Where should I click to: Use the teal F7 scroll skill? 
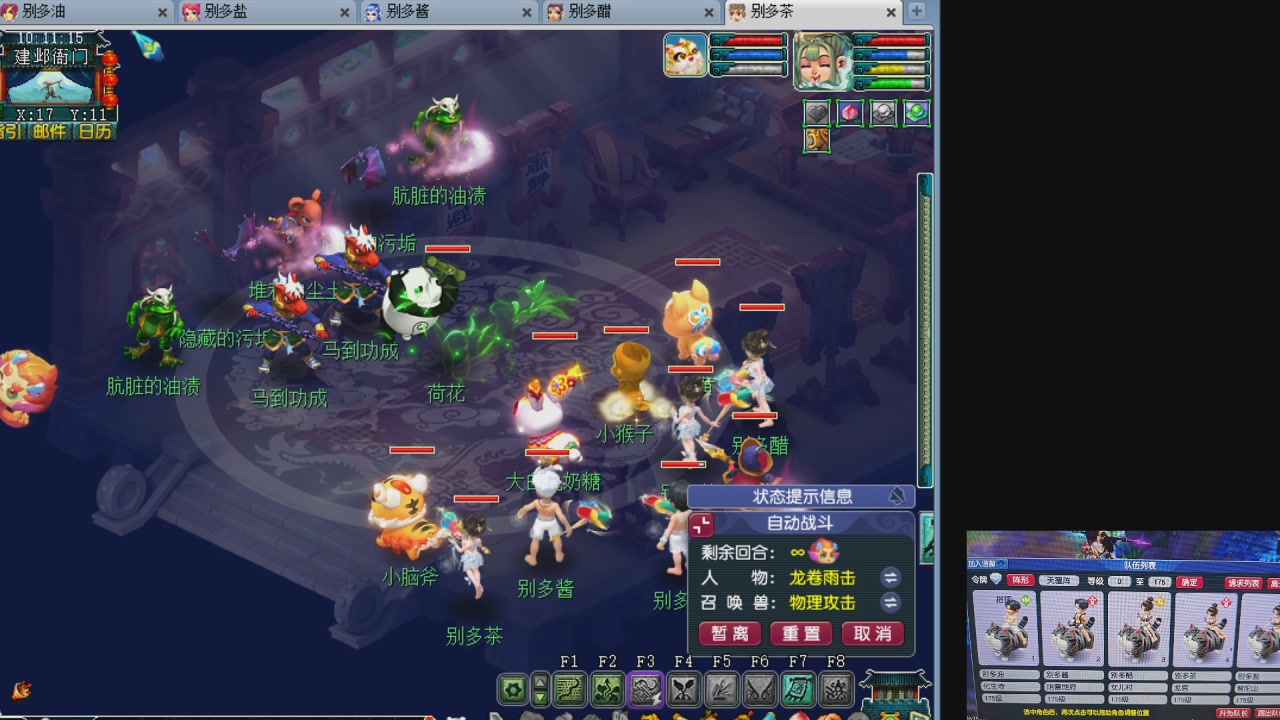pyautogui.click(x=798, y=688)
